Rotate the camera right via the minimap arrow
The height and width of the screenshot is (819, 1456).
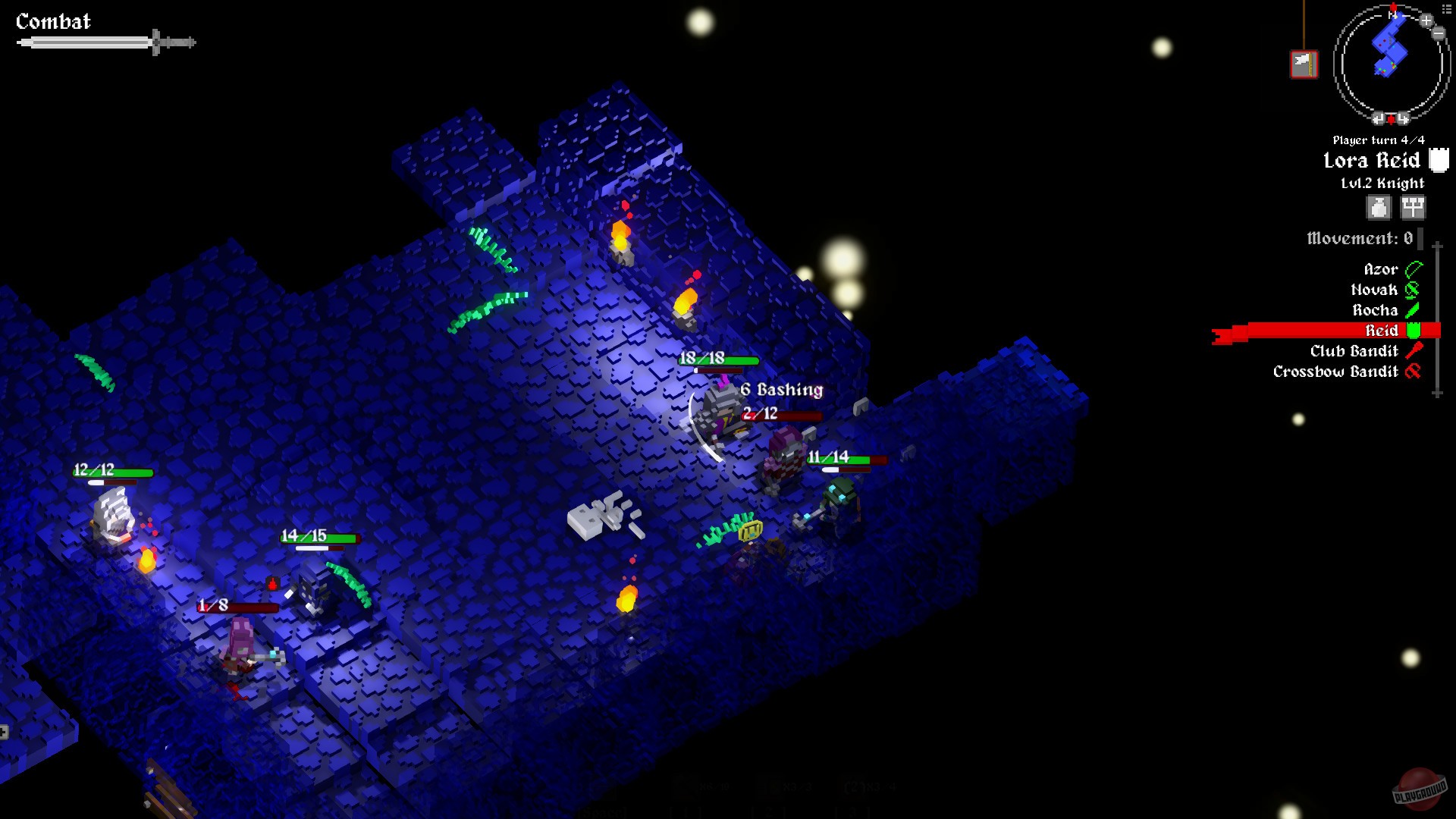click(1401, 118)
